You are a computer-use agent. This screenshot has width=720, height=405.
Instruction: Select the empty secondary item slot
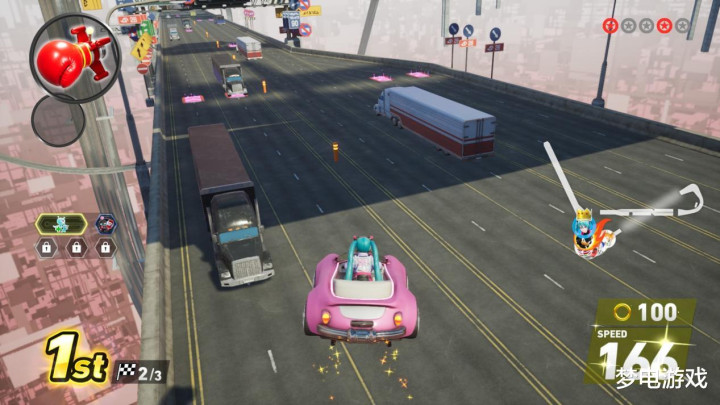coord(58,121)
